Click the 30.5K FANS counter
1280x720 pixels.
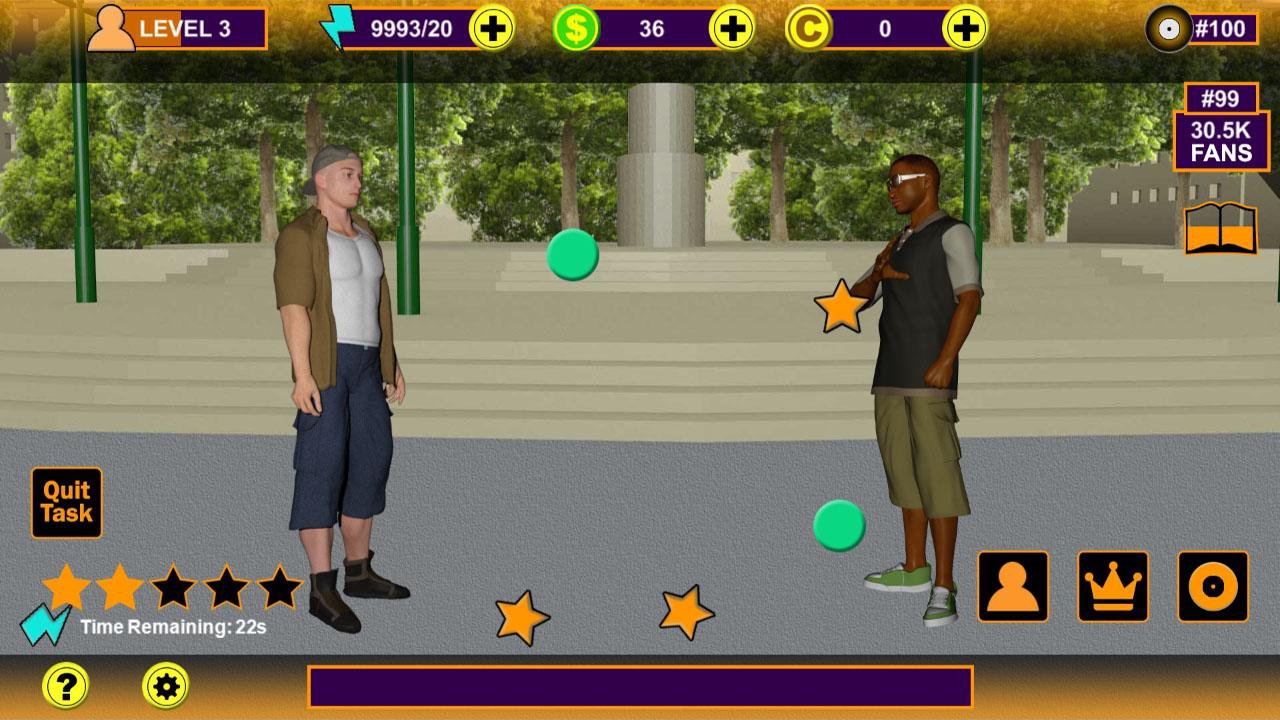tap(1221, 141)
